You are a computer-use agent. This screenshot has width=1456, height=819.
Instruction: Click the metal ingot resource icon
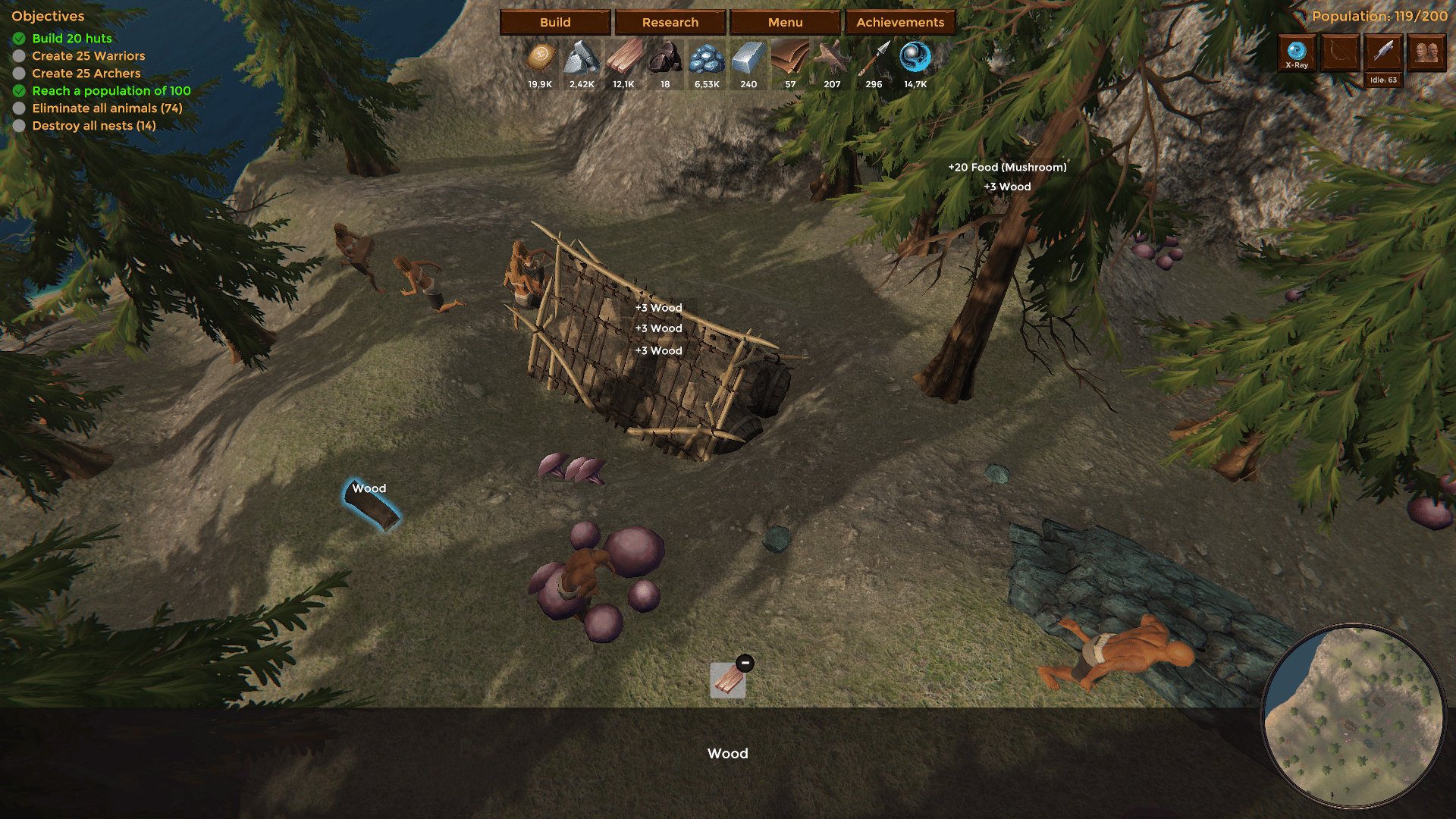tap(748, 57)
